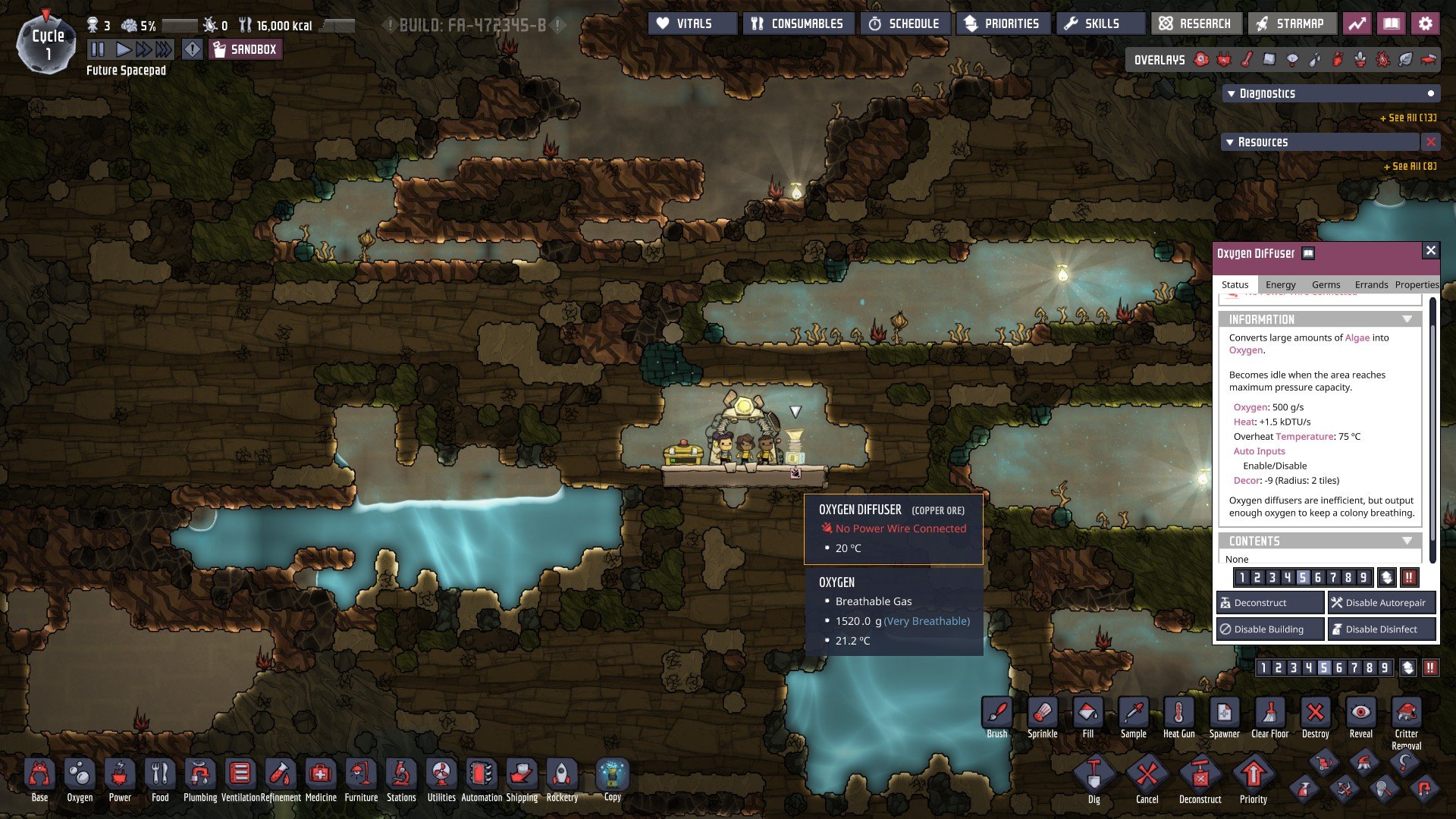Switch to the Germs tab
This screenshot has height=819, width=1456.
pos(1326,284)
